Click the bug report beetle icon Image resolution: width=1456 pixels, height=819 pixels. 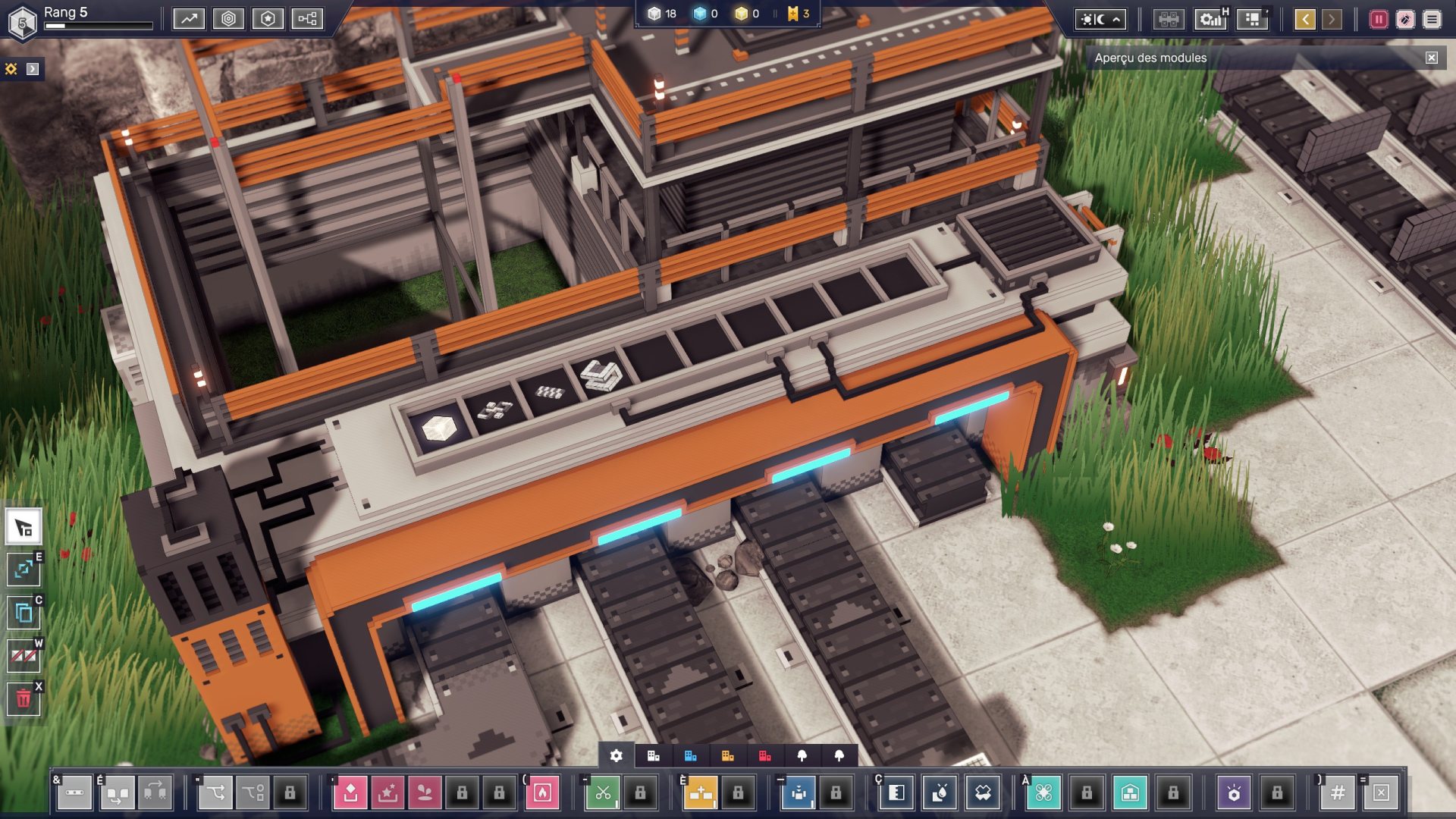pyautogui.click(x=1405, y=19)
